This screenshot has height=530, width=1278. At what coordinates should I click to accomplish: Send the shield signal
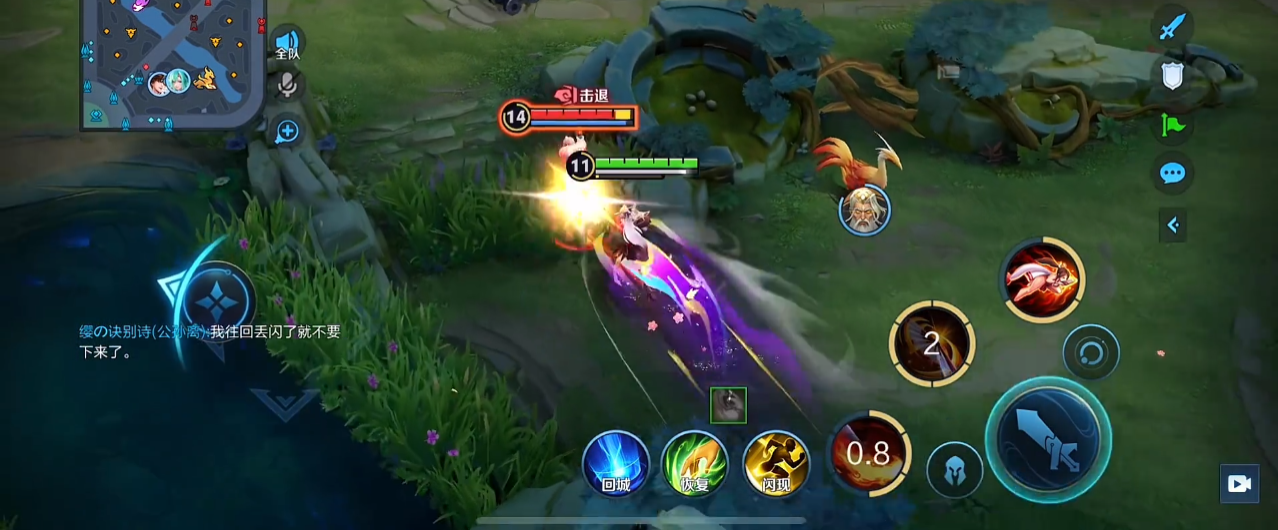tap(1172, 75)
